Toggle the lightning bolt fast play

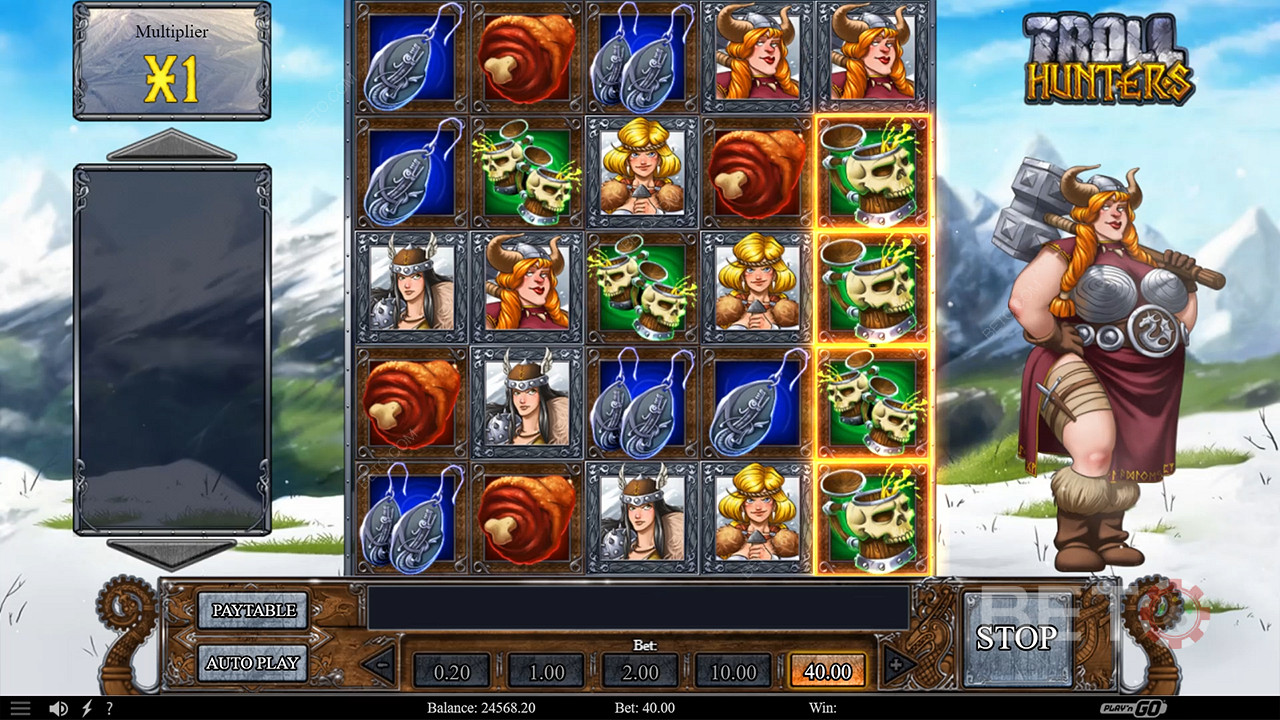click(x=87, y=708)
